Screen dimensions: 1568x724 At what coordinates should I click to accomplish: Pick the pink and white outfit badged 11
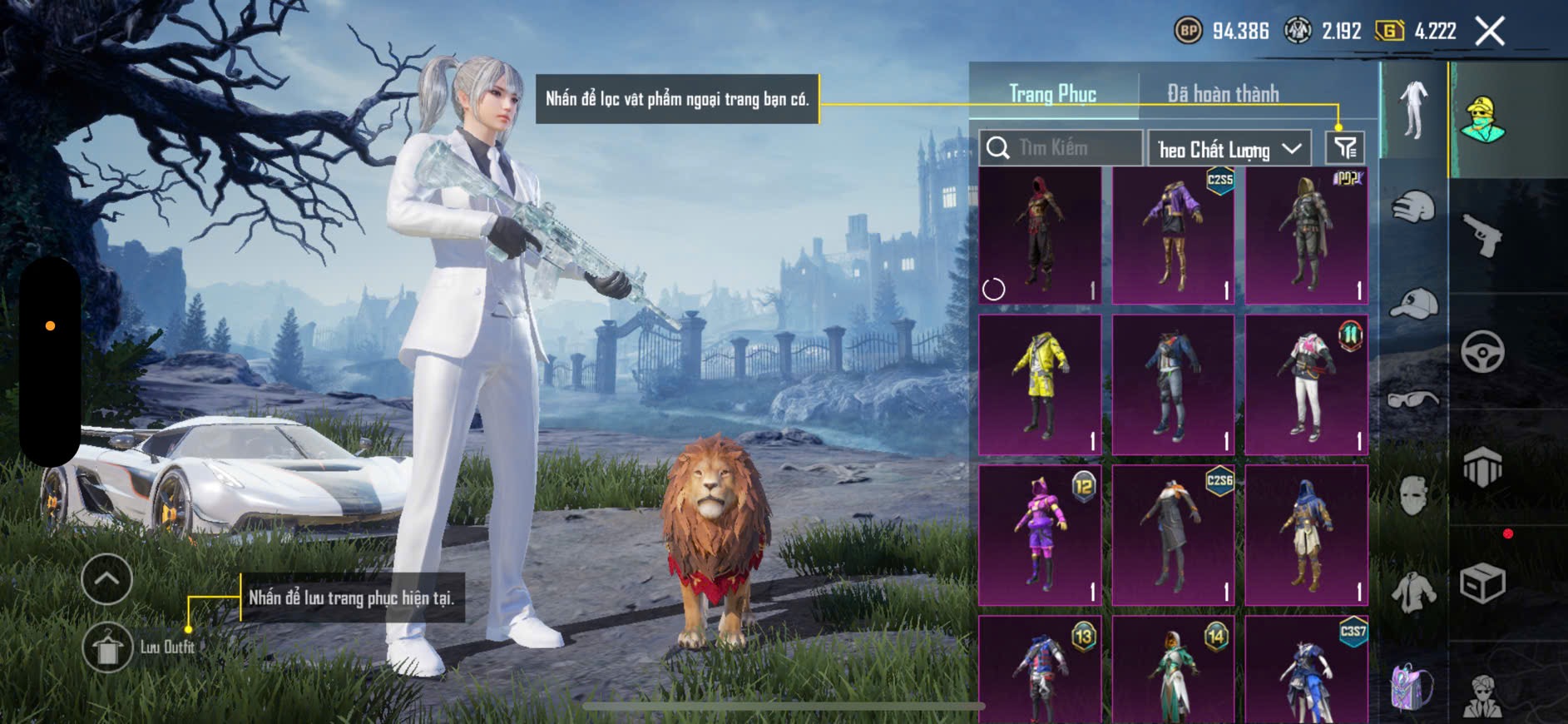1306,385
